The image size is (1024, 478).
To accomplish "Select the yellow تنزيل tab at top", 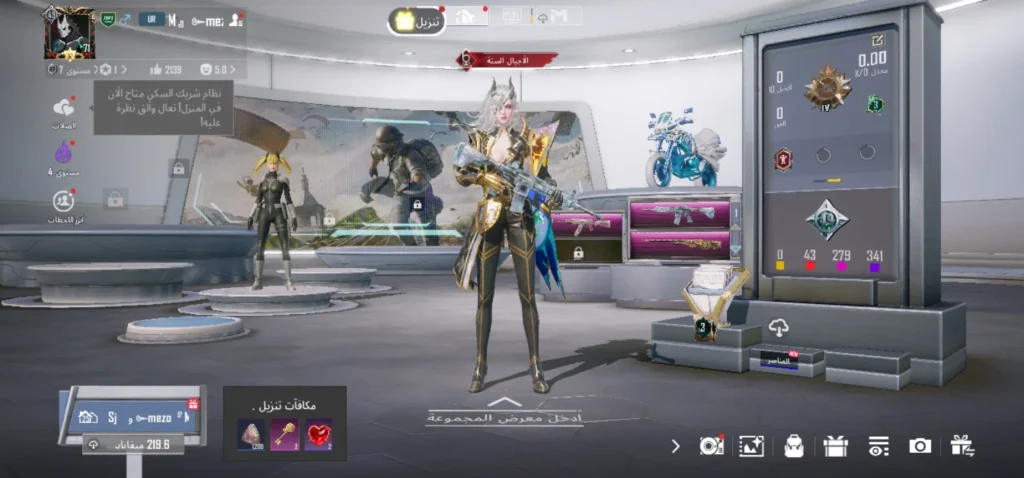I will [x=417, y=21].
